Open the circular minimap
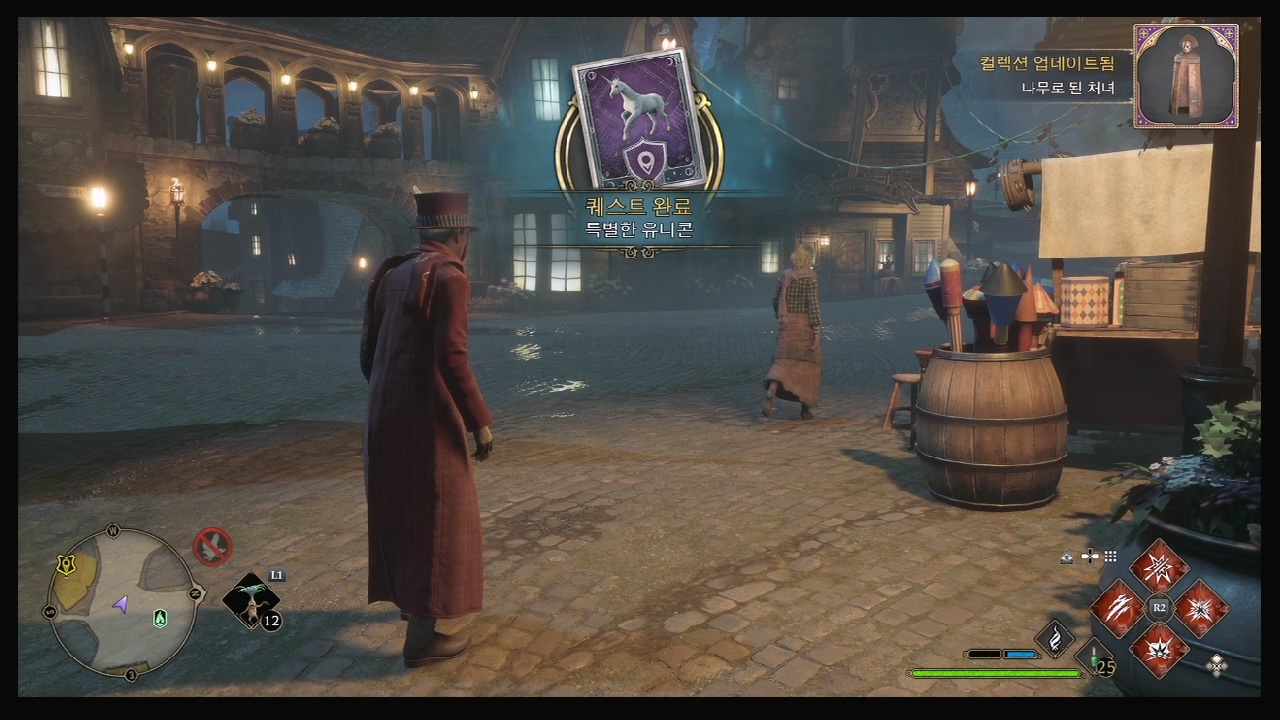Image resolution: width=1280 pixels, height=720 pixels. tap(122, 601)
